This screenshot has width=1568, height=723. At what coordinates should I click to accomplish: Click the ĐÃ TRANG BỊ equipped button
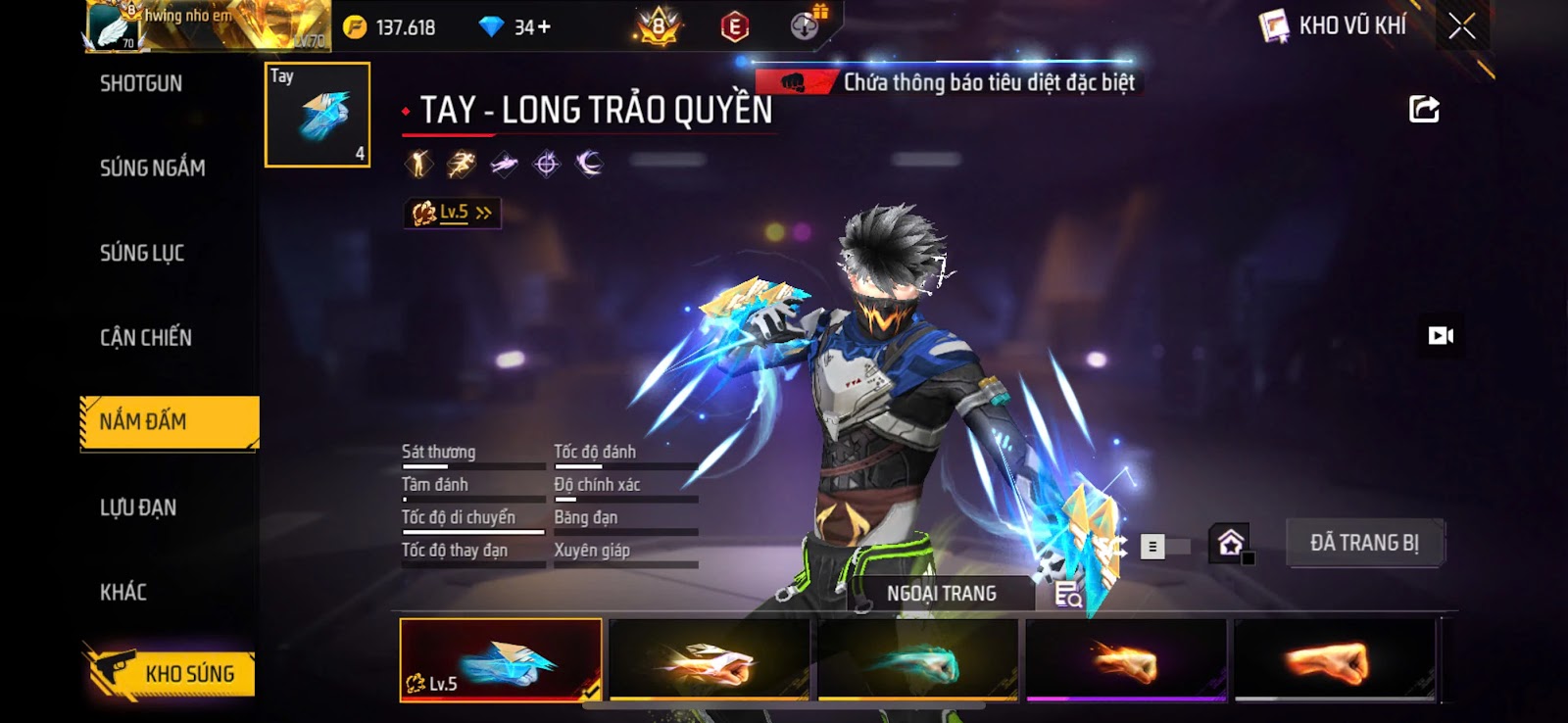(x=1364, y=543)
